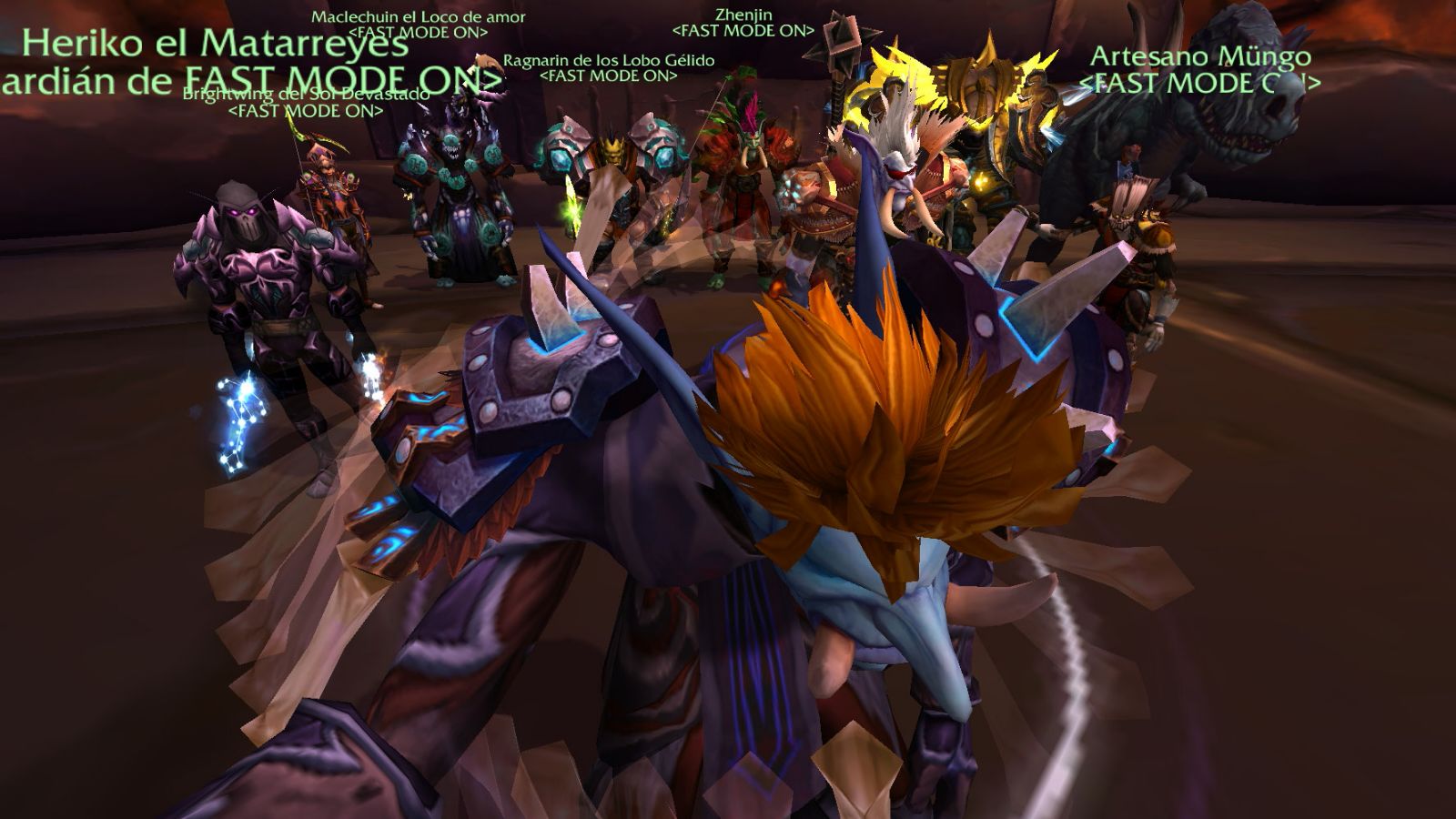Select Heriko el Matarreyes name label
This screenshot has height=819, width=1456.
[215, 44]
